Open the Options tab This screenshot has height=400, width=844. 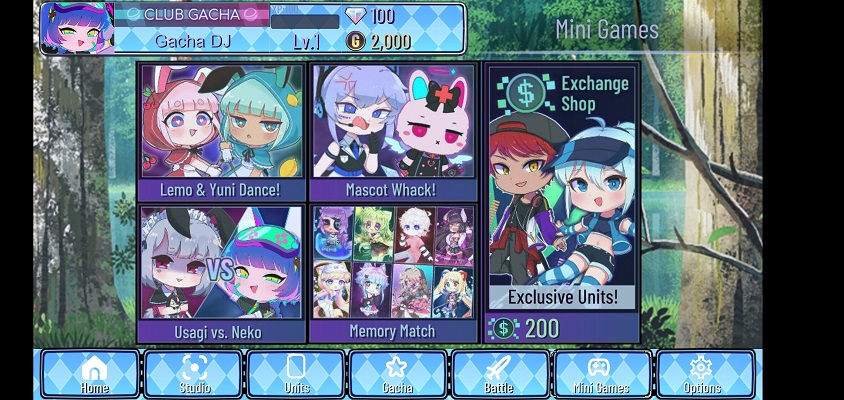[x=704, y=374]
